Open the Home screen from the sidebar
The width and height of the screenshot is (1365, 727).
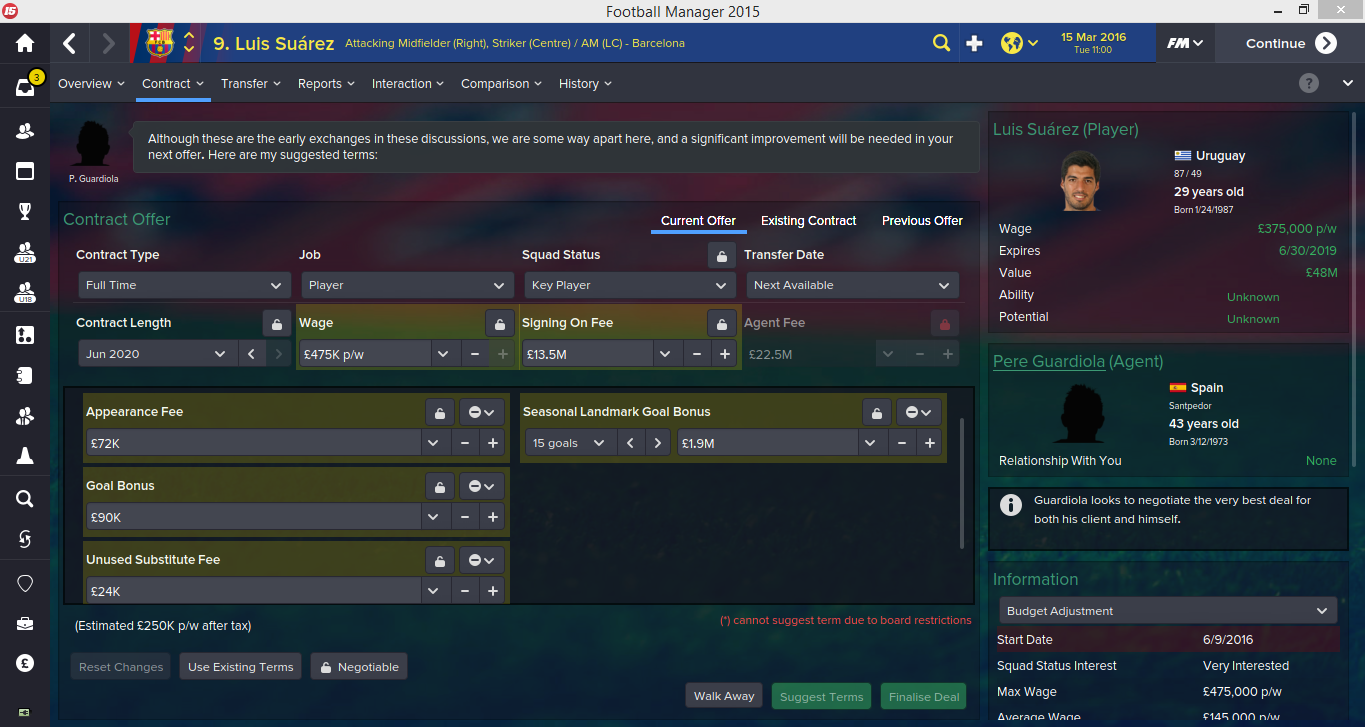pyautogui.click(x=24, y=44)
